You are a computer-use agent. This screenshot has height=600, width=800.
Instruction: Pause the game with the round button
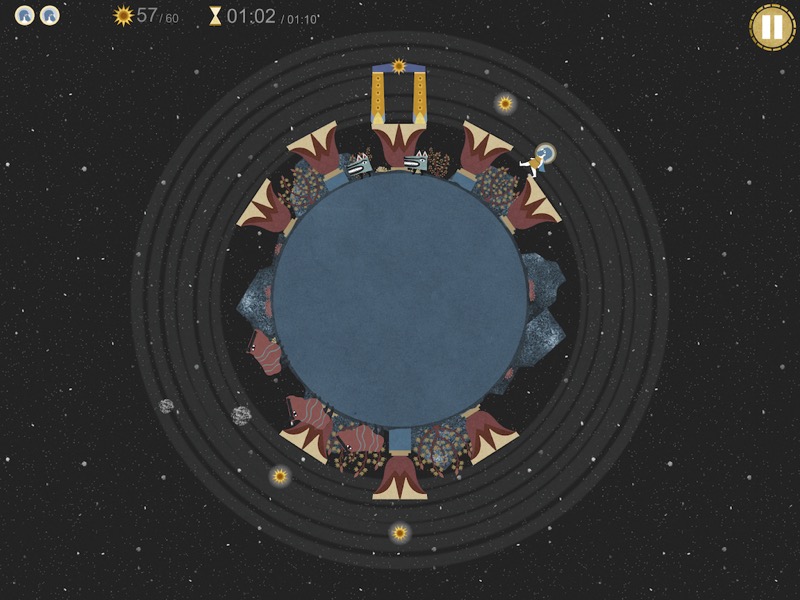(772, 27)
